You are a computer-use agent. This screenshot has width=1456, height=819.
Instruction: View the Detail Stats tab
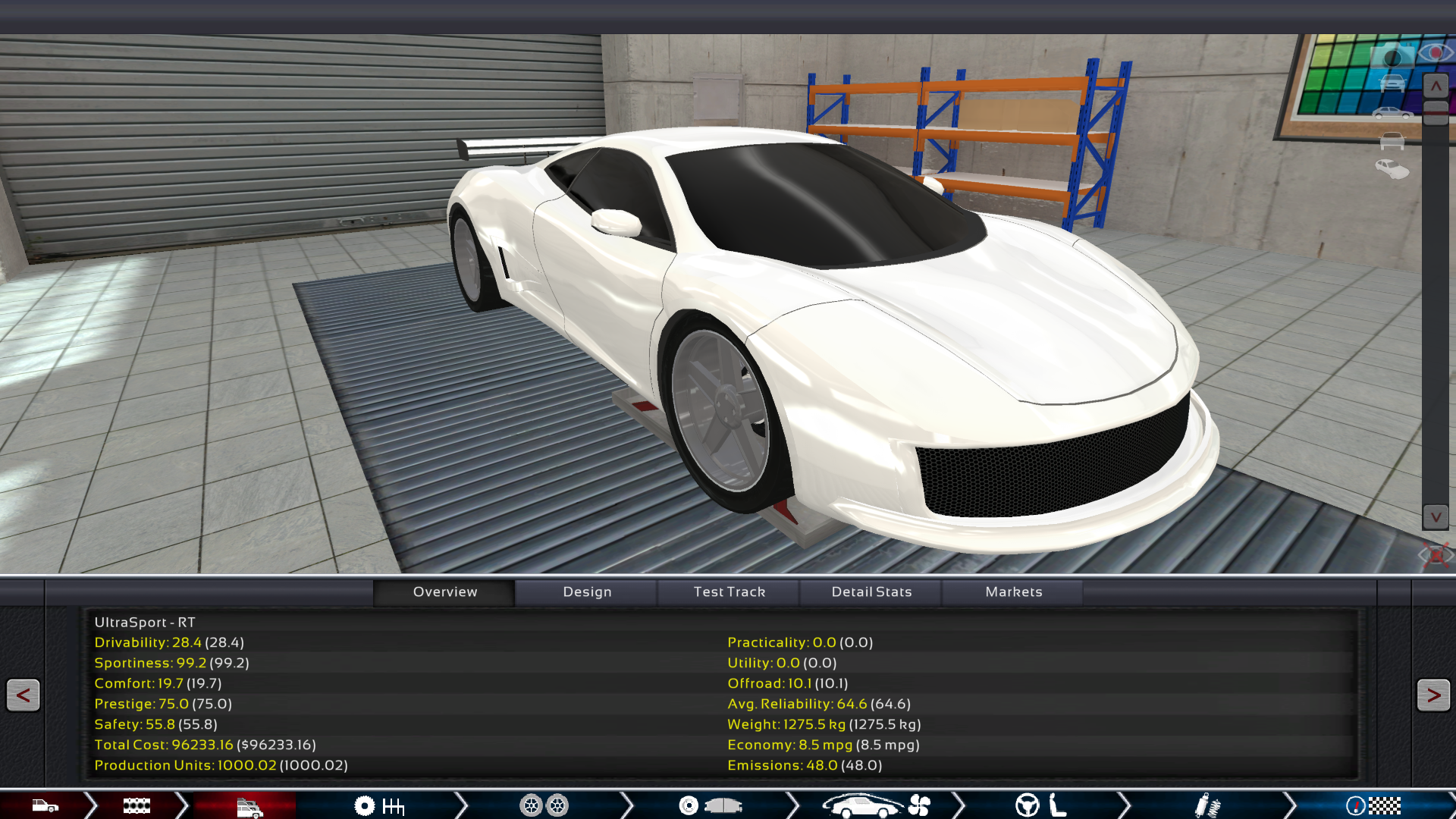point(871,591)
